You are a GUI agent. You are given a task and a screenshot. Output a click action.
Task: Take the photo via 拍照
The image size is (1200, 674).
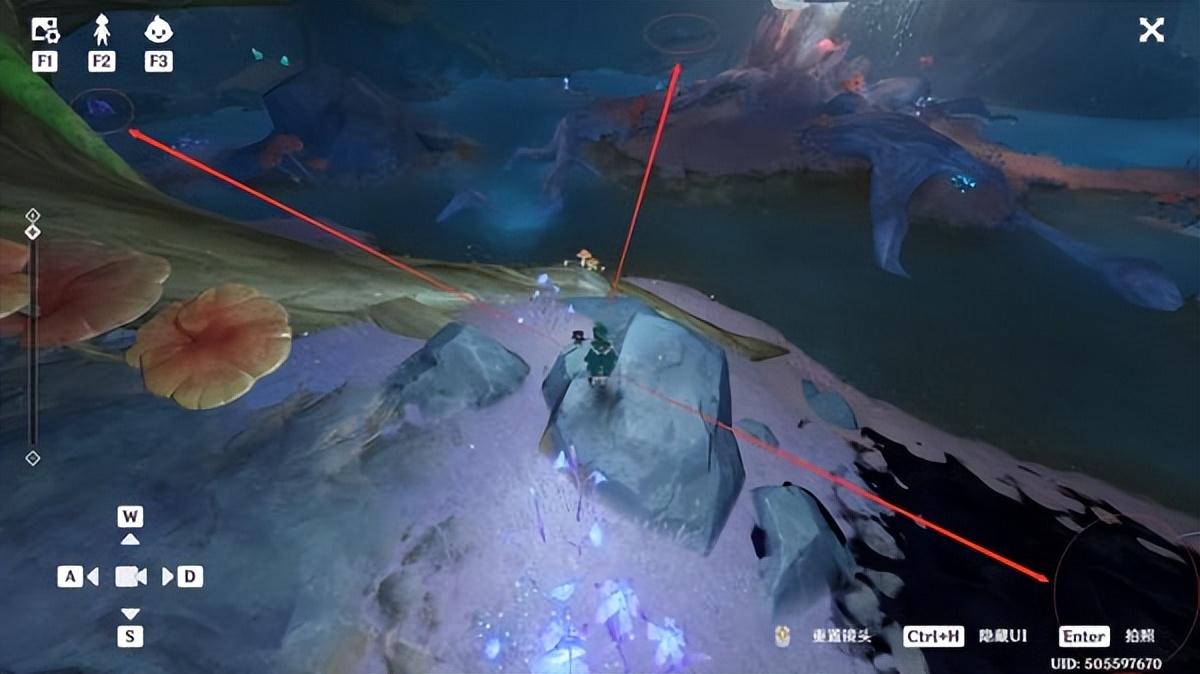coord(1139,636)
